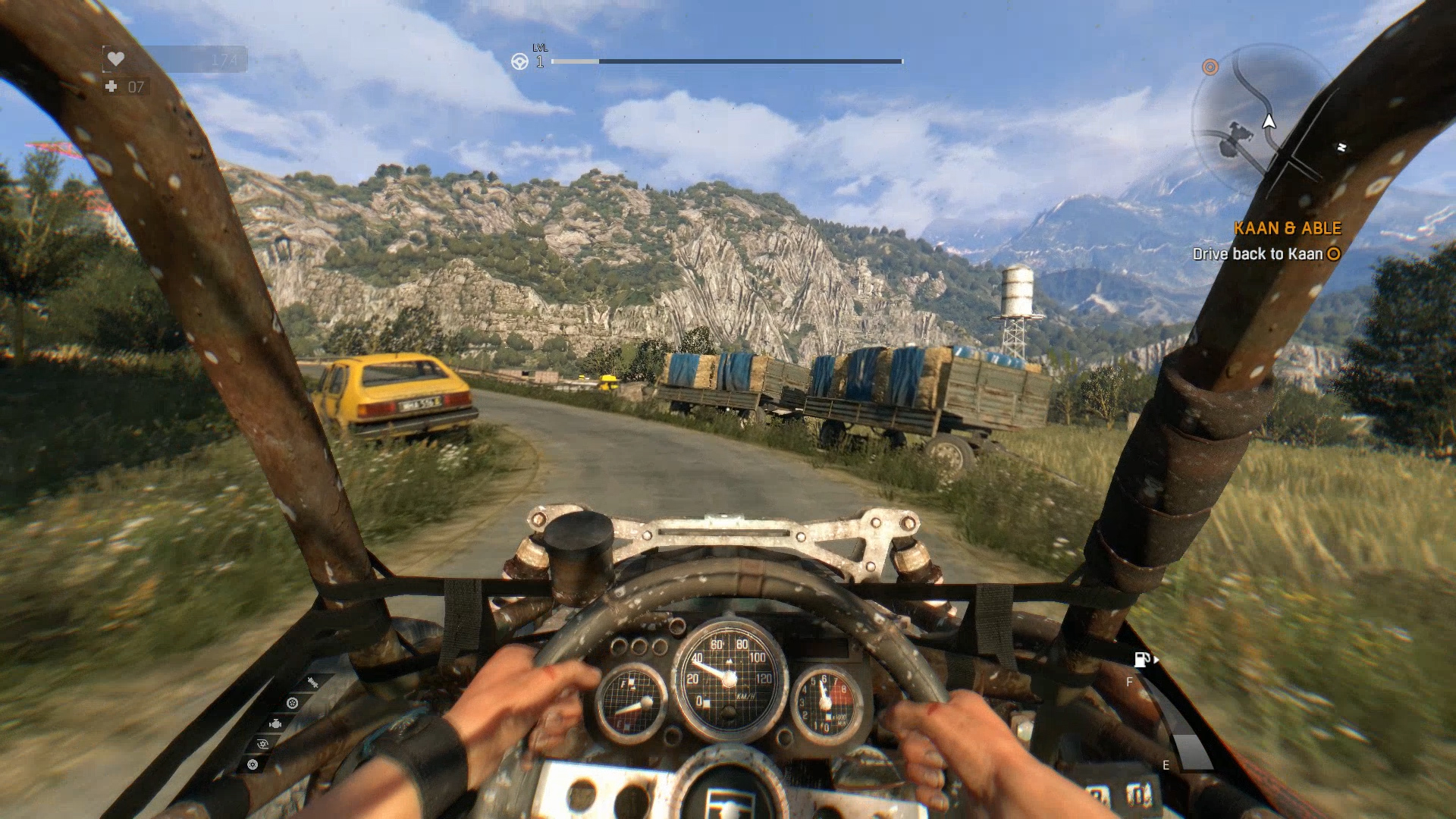Click the steering wheel driver level icon
Viewport: 1456px width, 819px height.
click(x=519, y=61)
